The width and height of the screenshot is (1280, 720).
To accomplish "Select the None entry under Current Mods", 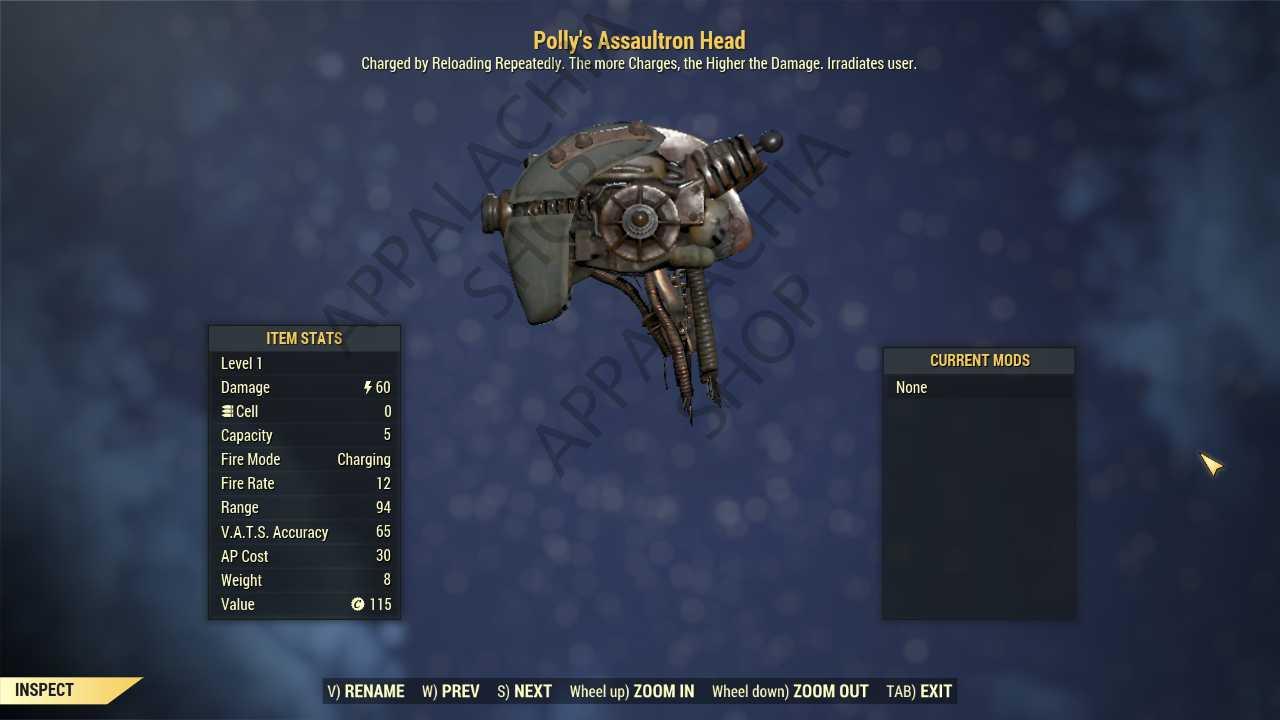I will click(x=911, y=387).
